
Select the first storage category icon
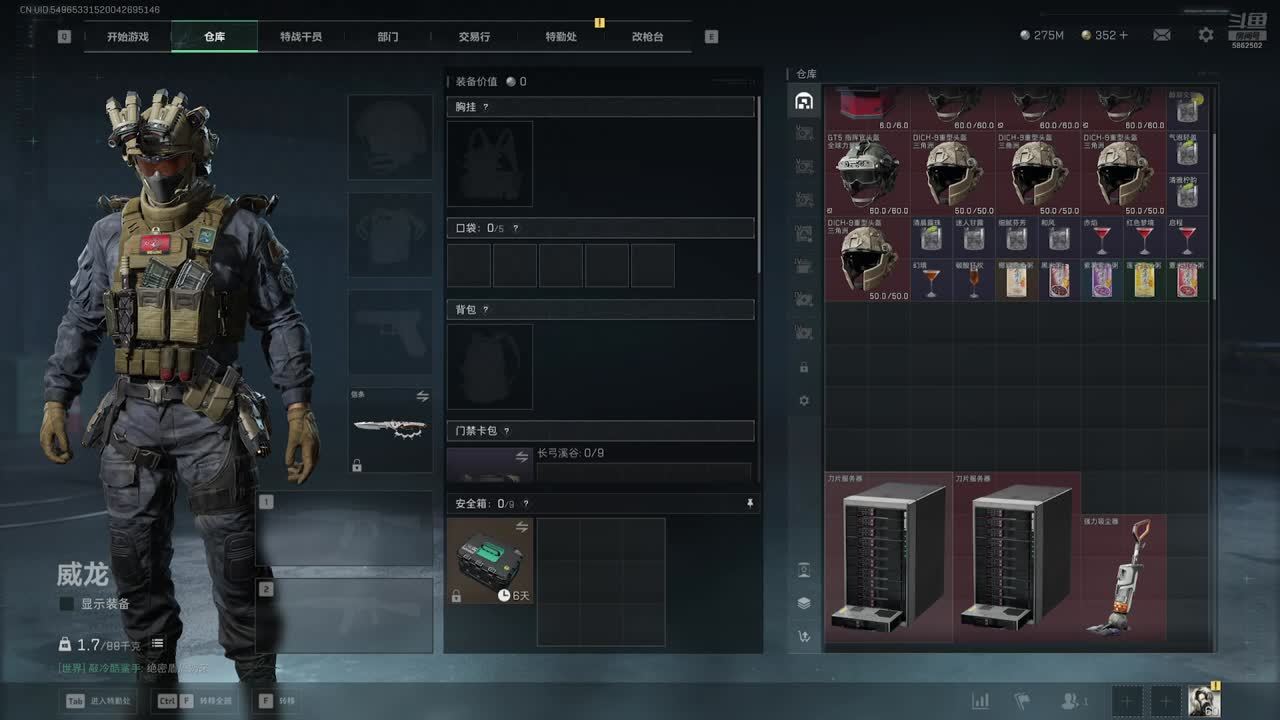804,101
